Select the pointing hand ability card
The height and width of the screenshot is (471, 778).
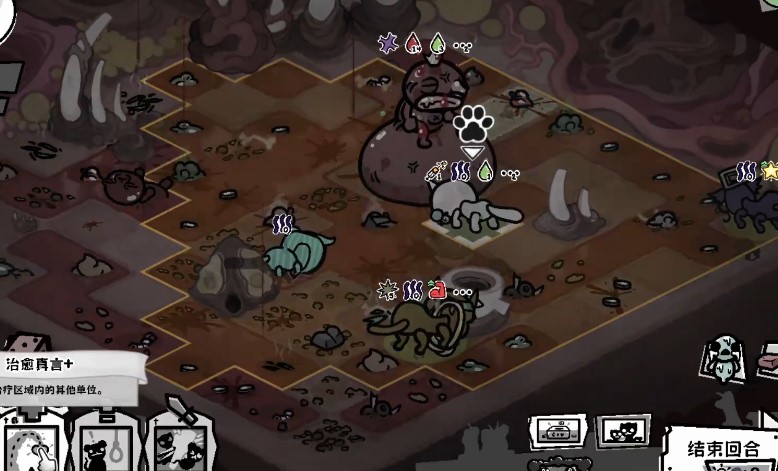coord(35,446)
